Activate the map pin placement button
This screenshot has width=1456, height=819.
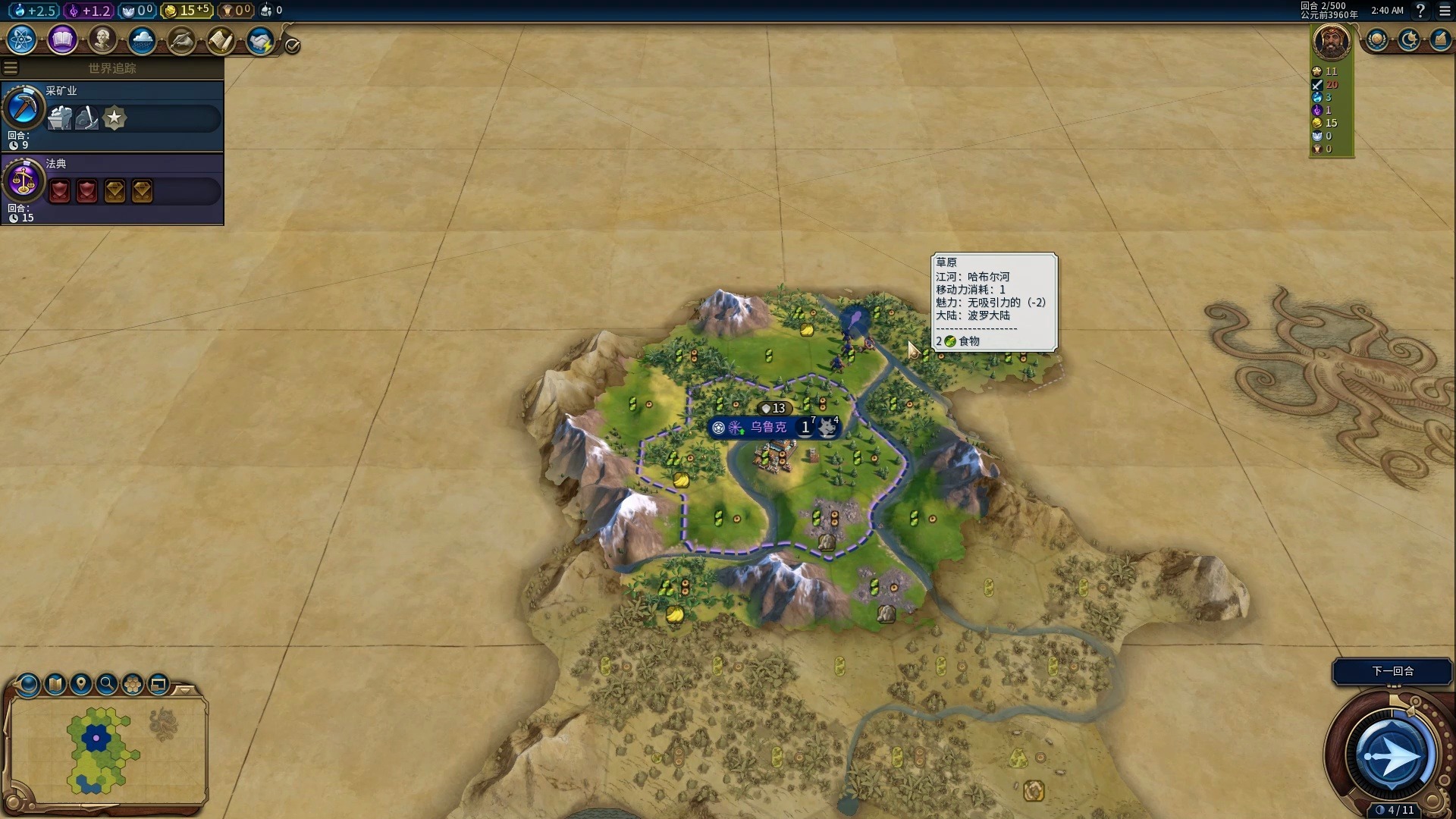coord(81,685)
